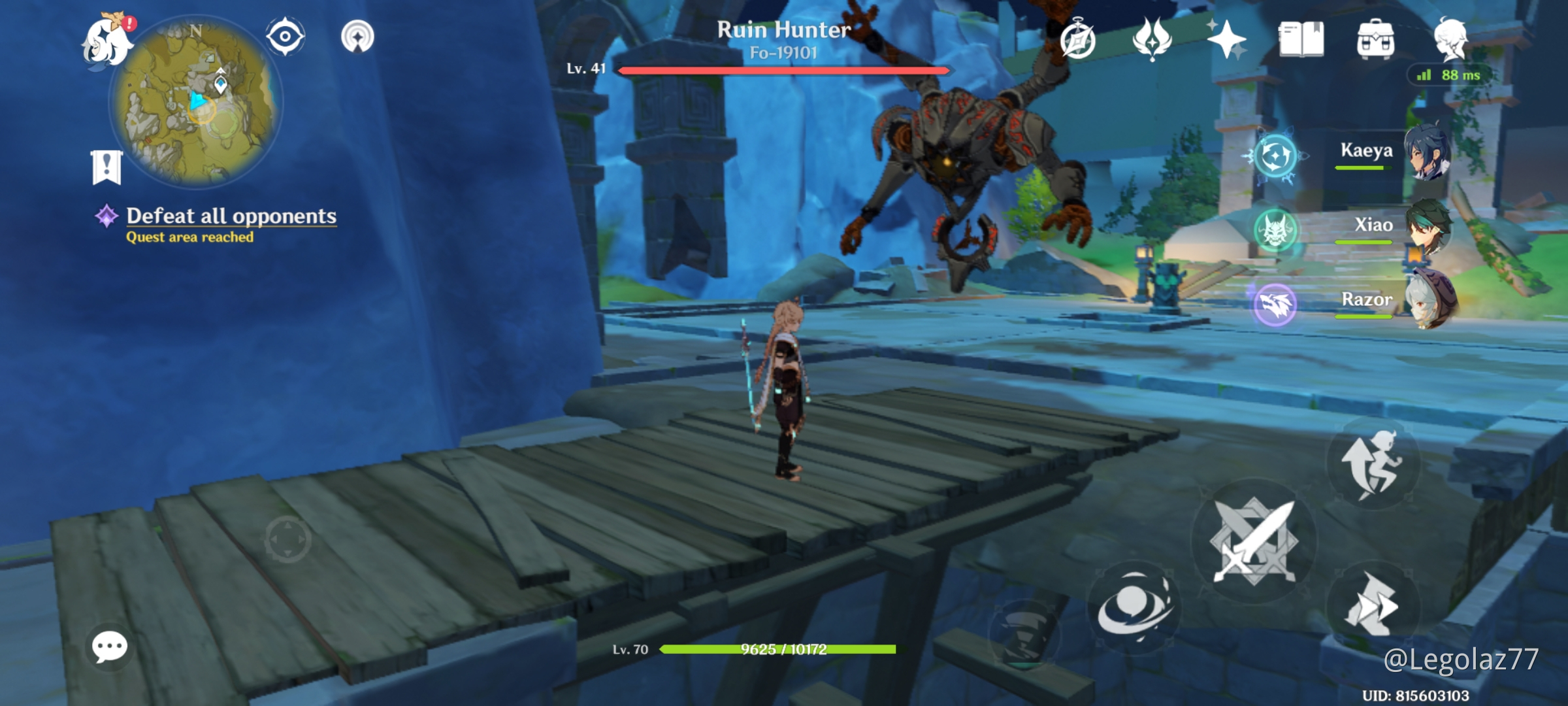The height and width of the screenshot is (706, 1568).
Task: Open the Adventurer Handbook book icon
Action: (x=1300, y=39)
